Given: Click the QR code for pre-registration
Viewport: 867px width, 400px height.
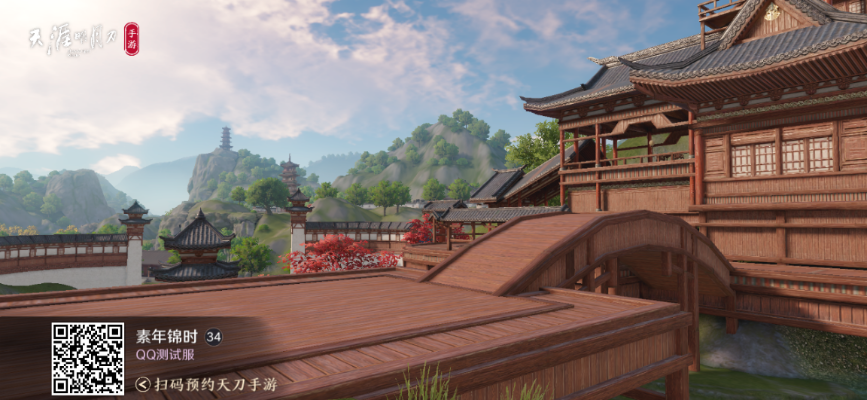Looking at the screenshot, I should 88,358.
